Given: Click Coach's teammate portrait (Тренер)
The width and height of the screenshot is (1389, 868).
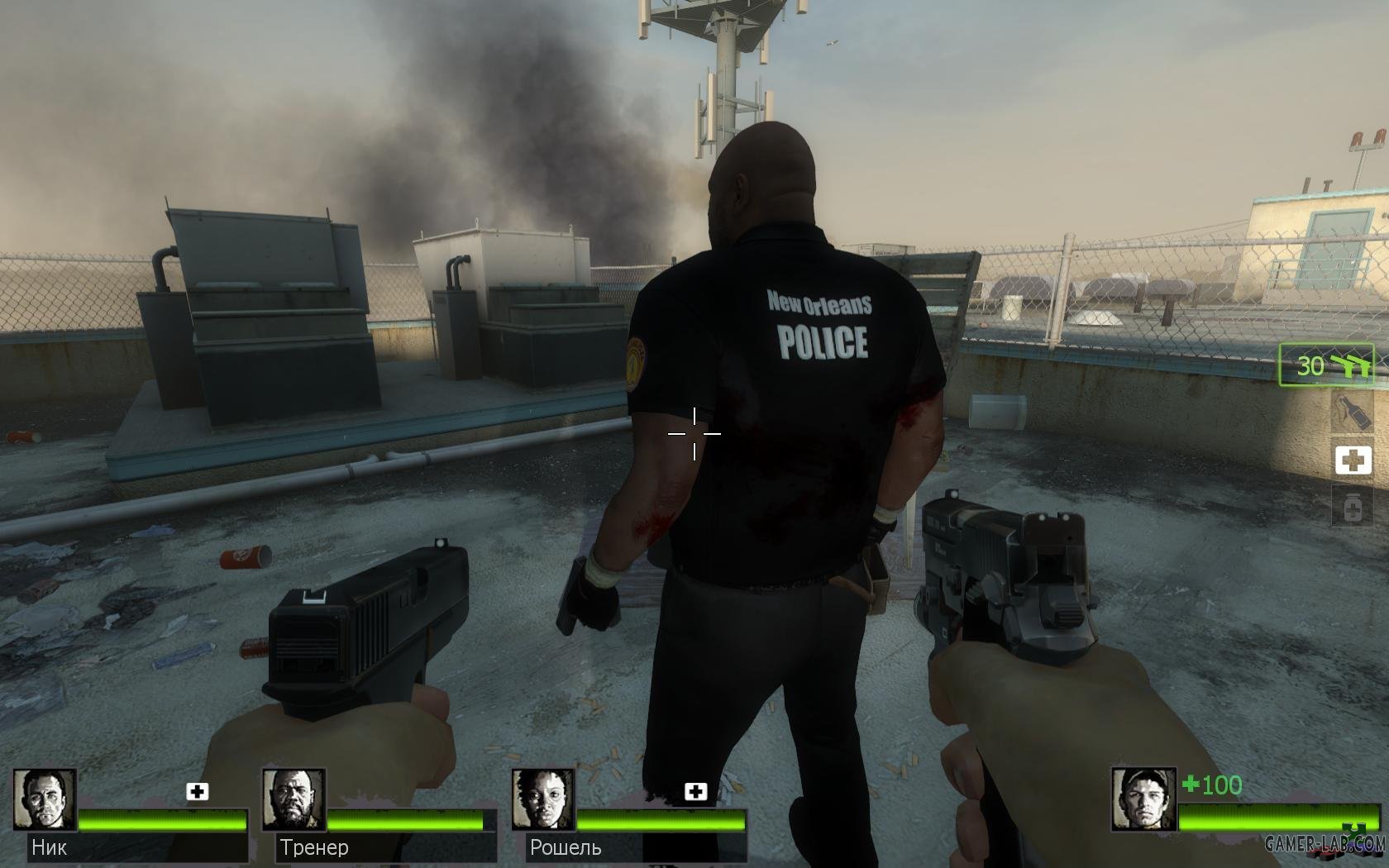Looking at the screenshot, I should tap(294, 800).
